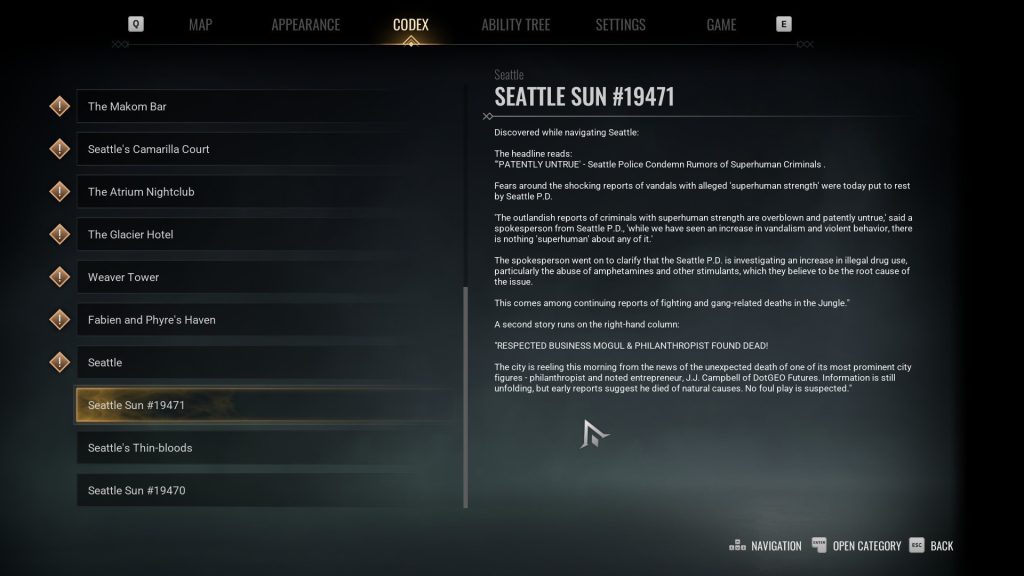Collapse the Seattle codex category
Image resolution: width=1024 pixels, height=576 pixels.
(x=258, y=363)
